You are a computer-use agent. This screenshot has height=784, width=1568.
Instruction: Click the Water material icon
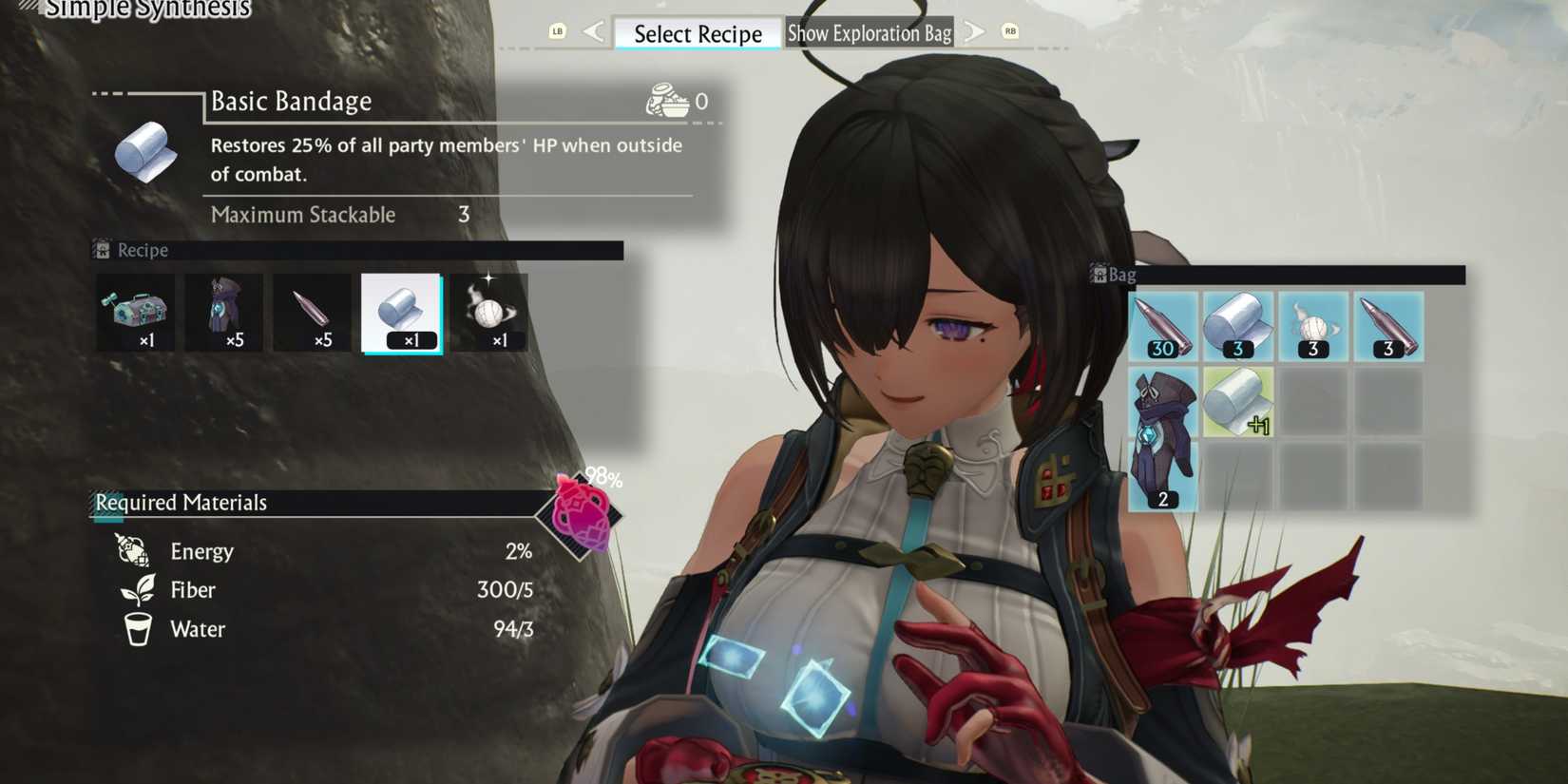(x=138, y=629)
